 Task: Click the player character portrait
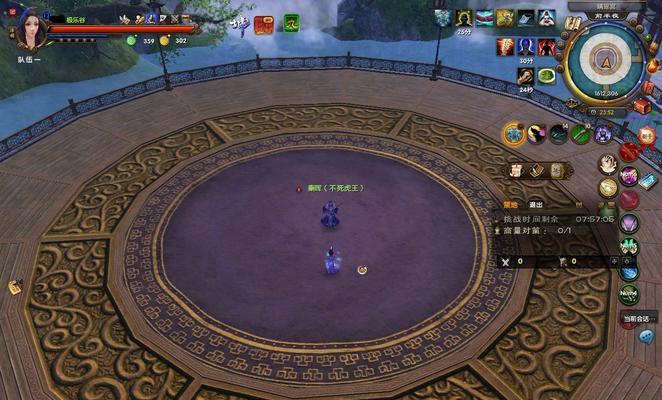[28, 29]
